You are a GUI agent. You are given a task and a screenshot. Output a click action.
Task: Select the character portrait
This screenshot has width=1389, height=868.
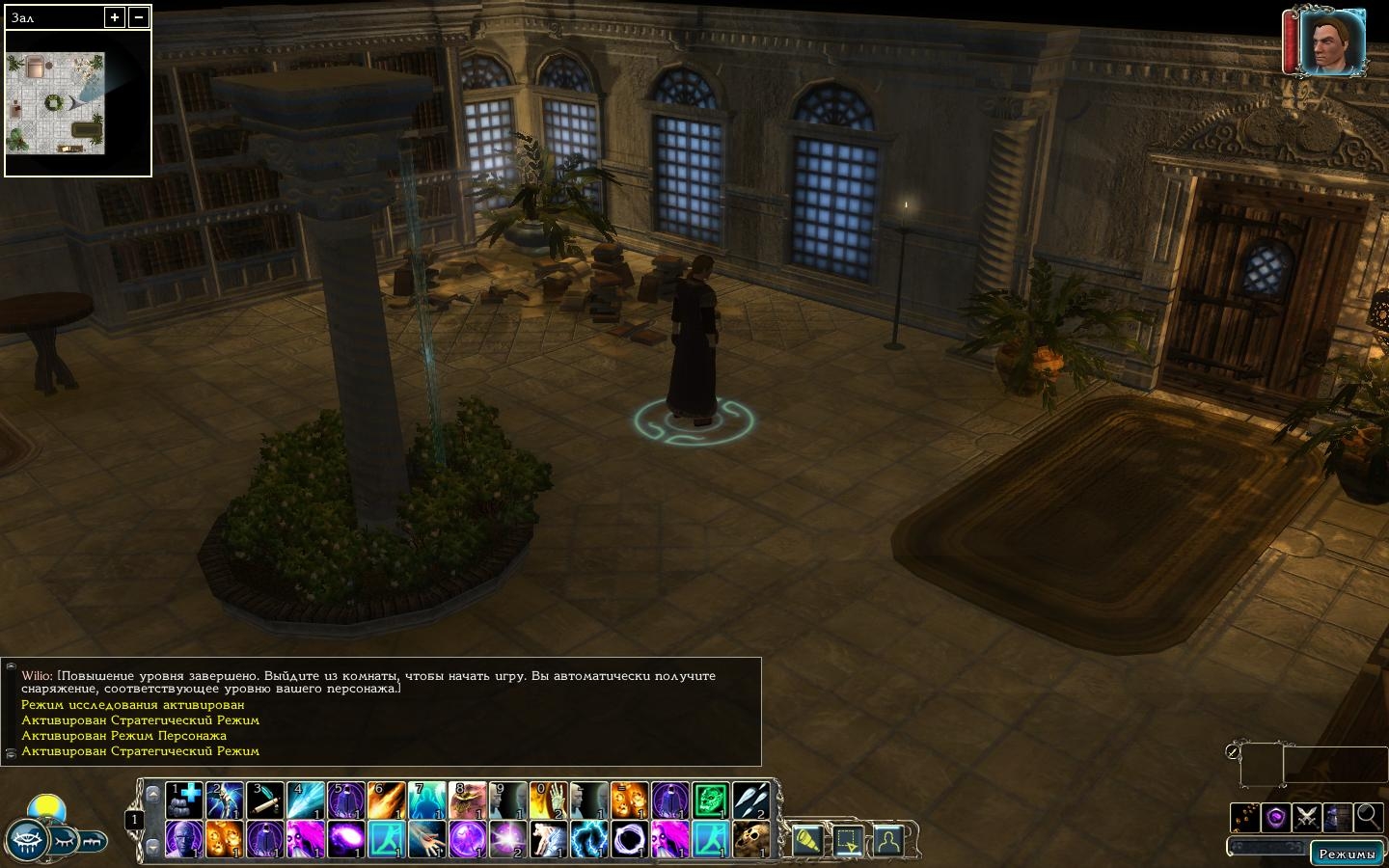coord(1331,42)
